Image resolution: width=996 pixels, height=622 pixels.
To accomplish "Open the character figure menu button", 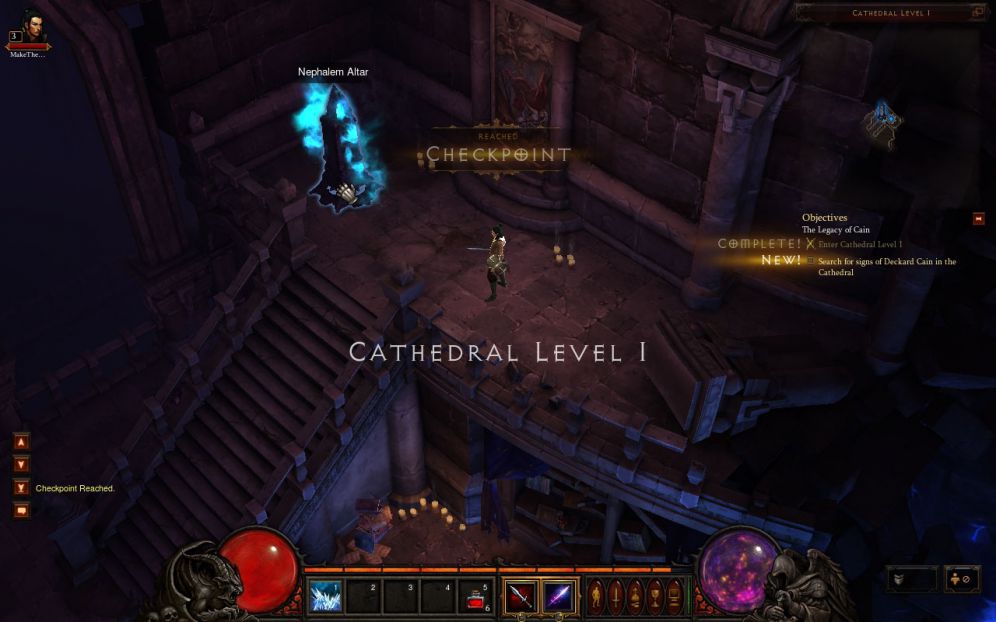I will point(596,597).
